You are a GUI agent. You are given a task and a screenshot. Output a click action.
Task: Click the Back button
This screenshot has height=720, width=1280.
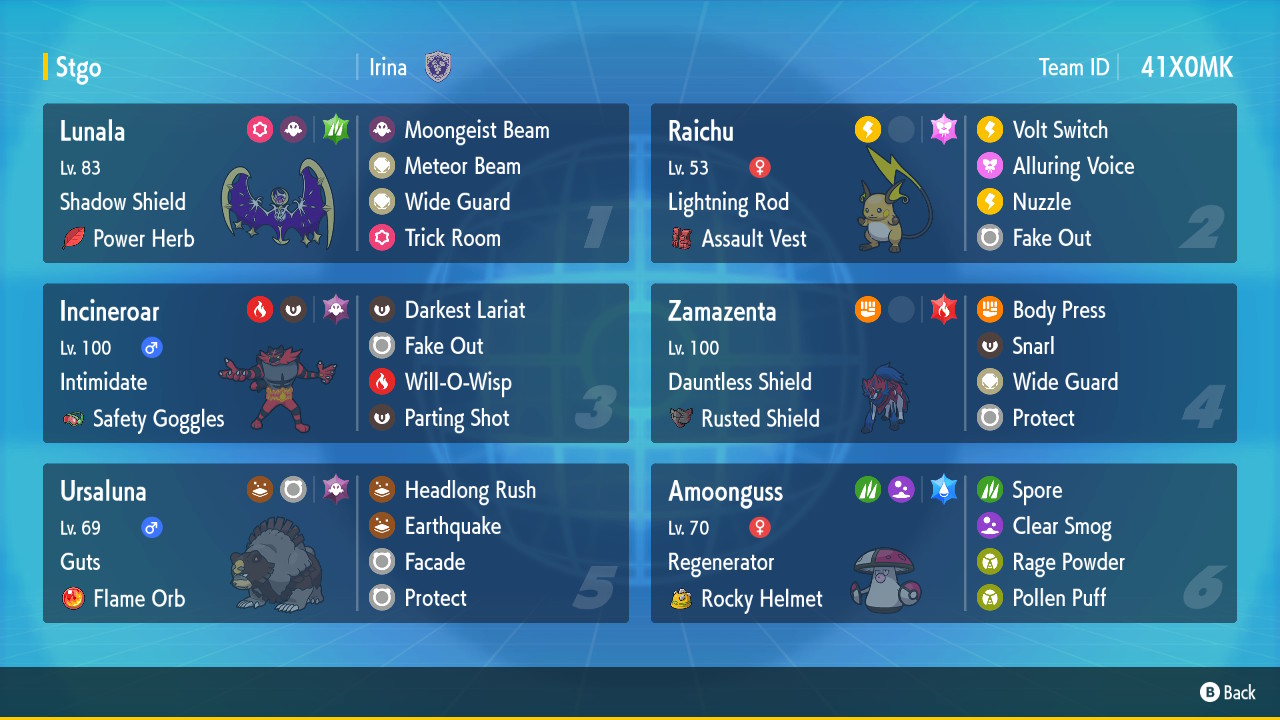1228,692
